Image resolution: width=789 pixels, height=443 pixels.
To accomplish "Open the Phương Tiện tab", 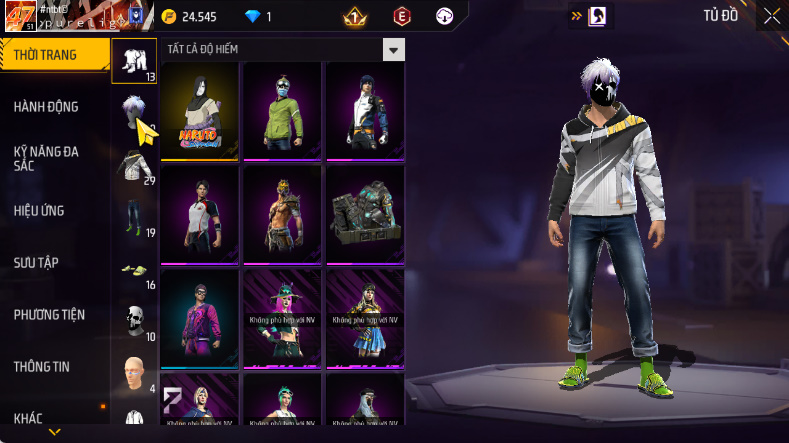I will (x=49, y=315).
